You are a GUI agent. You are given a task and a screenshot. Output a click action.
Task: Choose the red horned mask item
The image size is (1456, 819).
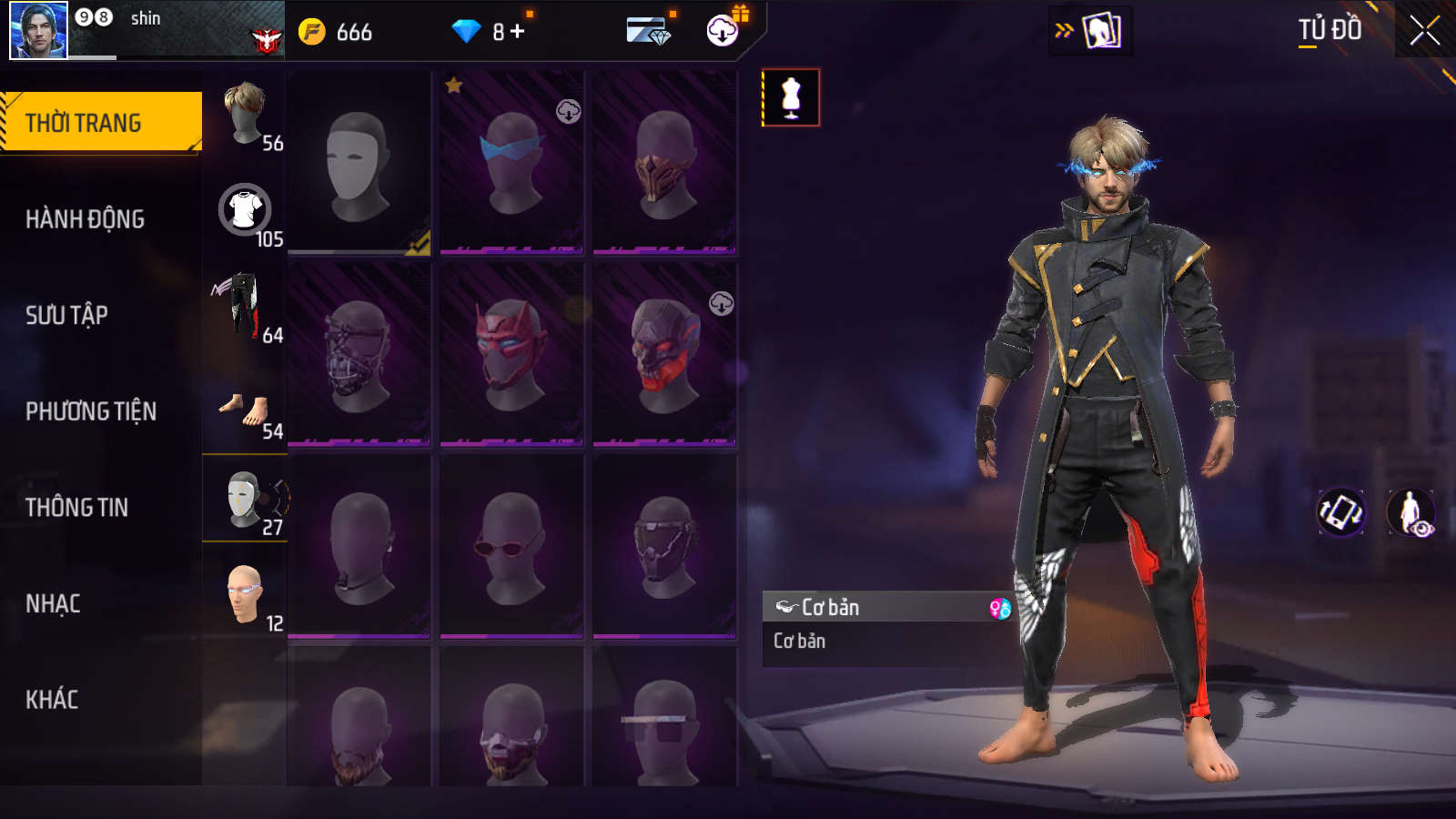coord(511,354)
